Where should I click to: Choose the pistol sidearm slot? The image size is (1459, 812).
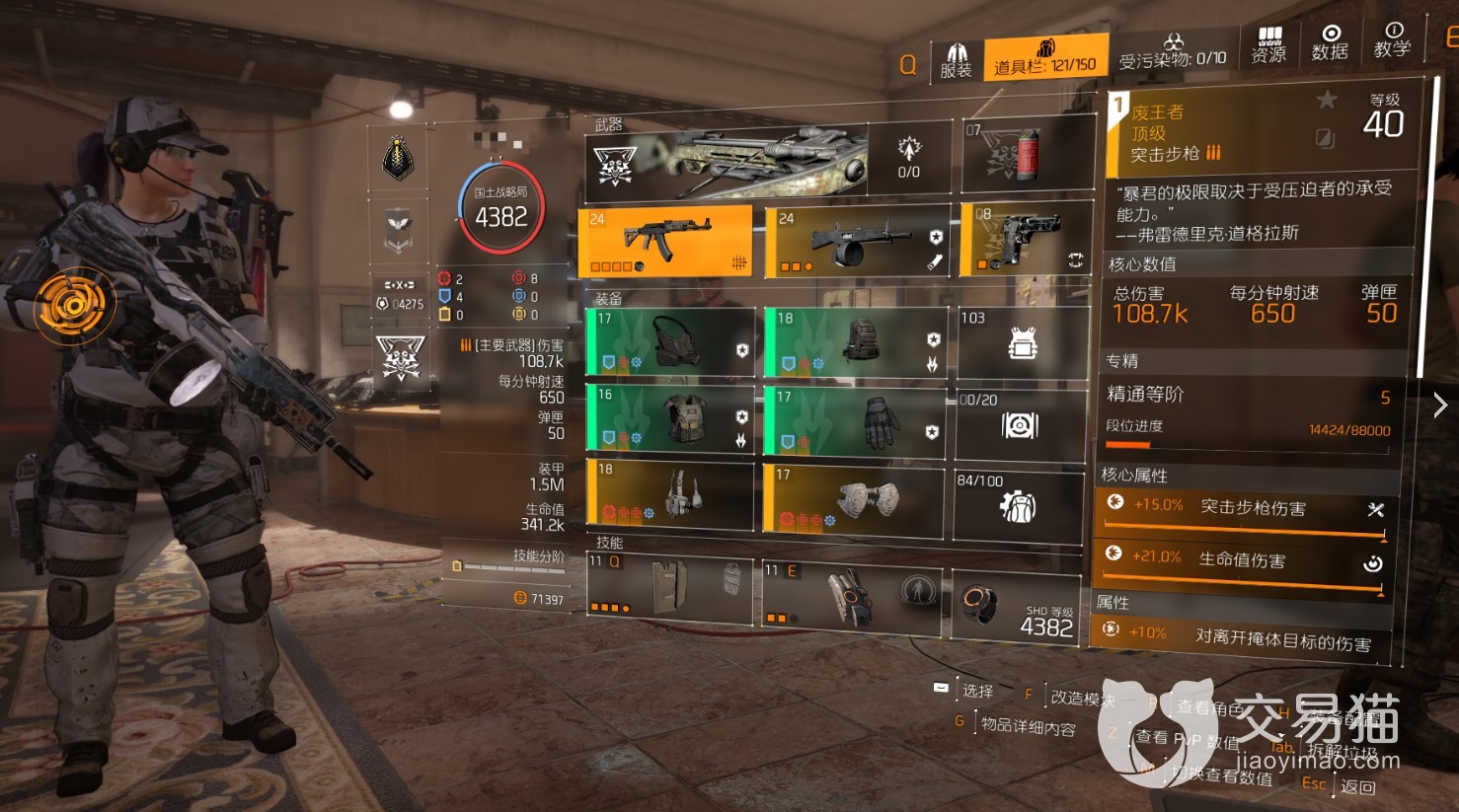point(1027,240)
